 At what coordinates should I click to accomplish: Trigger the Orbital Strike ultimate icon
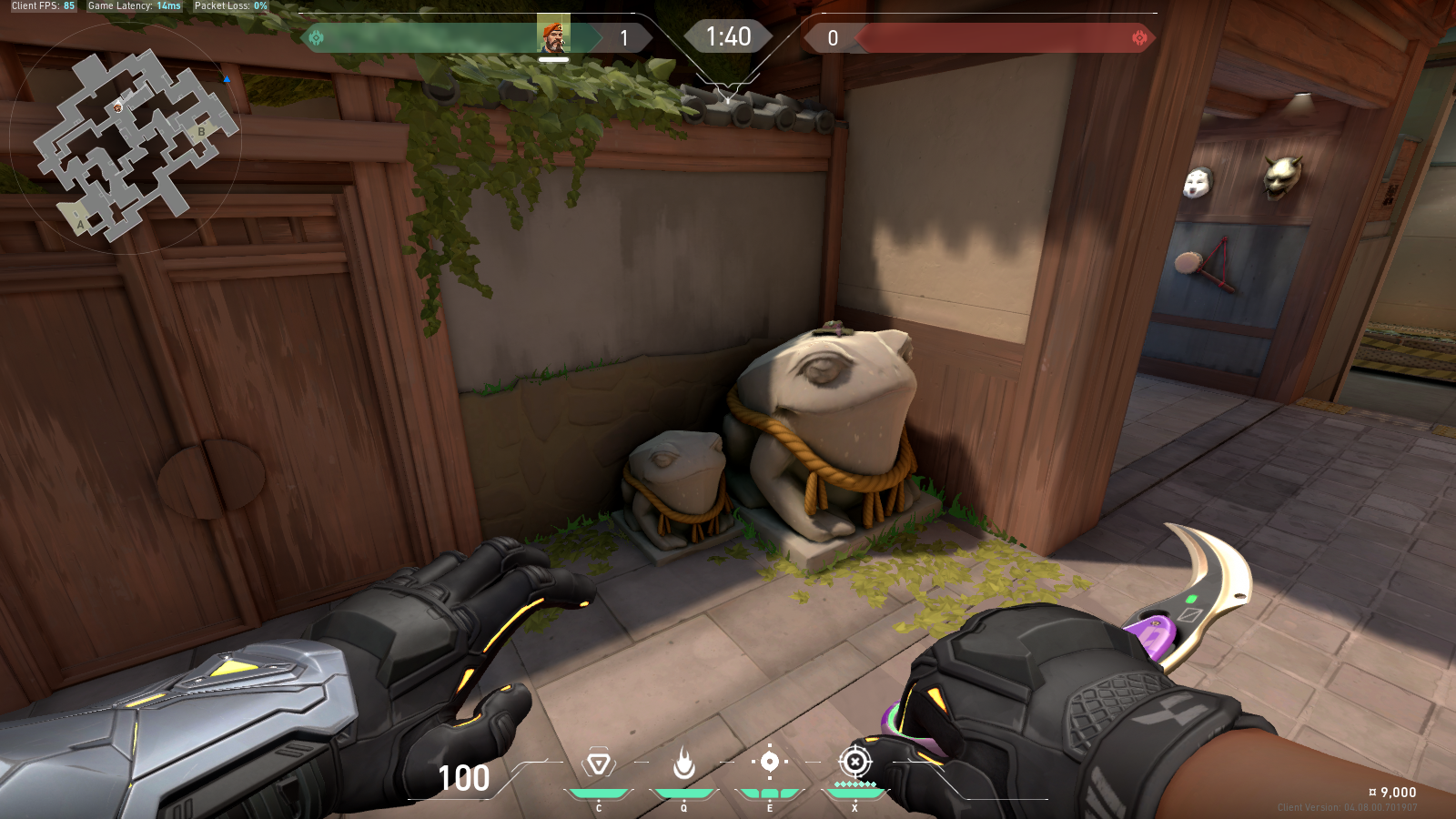pyautogui.click(x=854, y=762)
